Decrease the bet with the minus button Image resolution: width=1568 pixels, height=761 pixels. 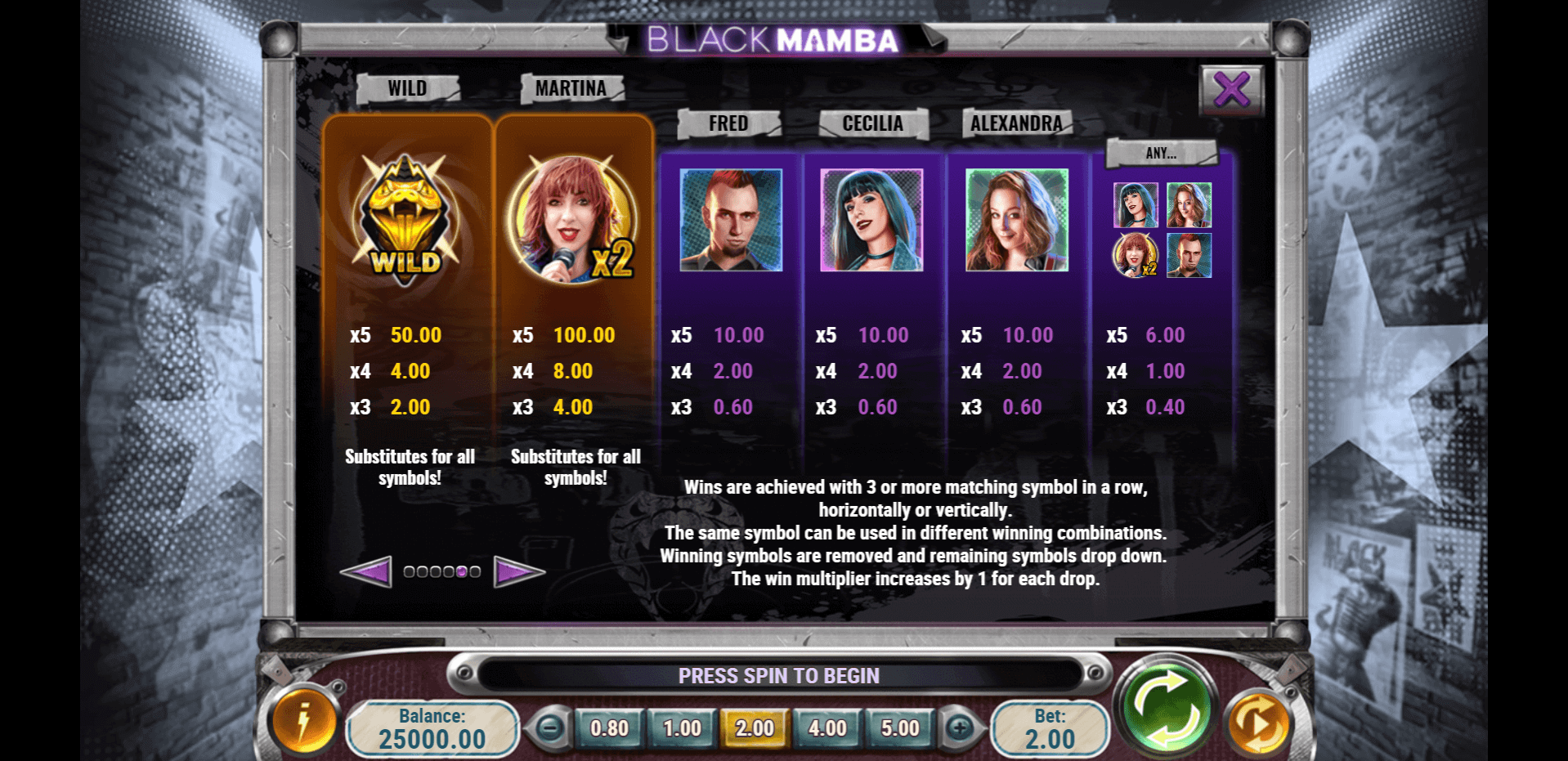click(550, 727)
